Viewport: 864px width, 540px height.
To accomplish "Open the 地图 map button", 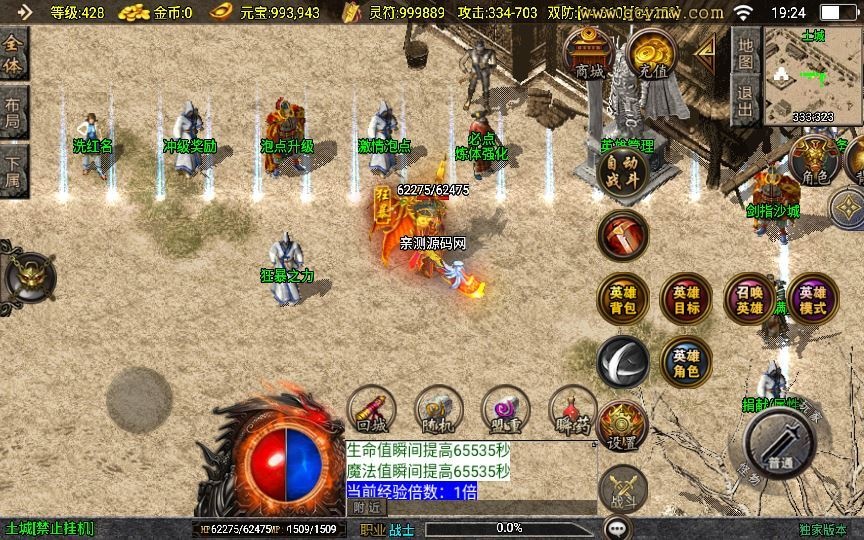I will tap(745, 49).
